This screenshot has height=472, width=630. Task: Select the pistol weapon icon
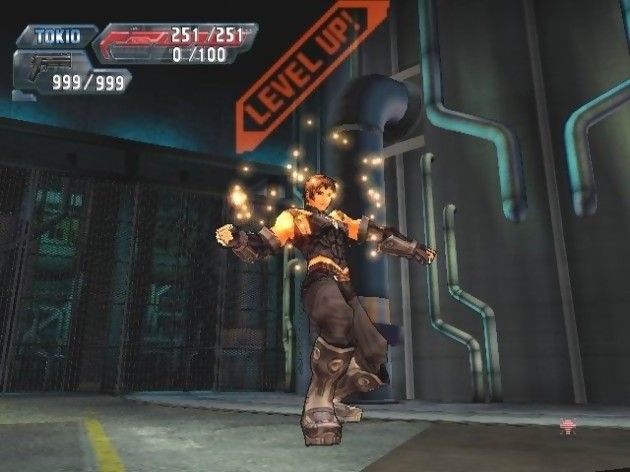[44, 70]
